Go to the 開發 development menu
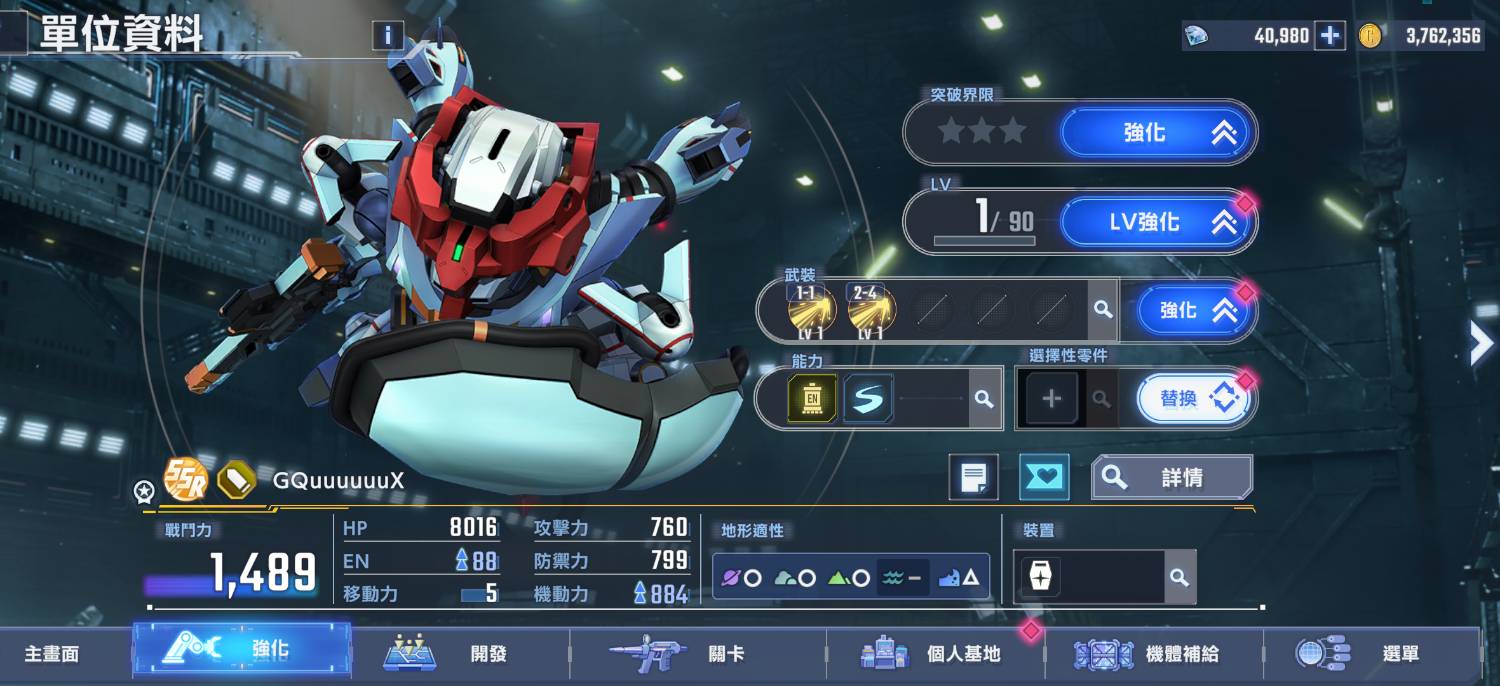The height and width of the screenshot is (686, 1500). click(x=460, y=654)
